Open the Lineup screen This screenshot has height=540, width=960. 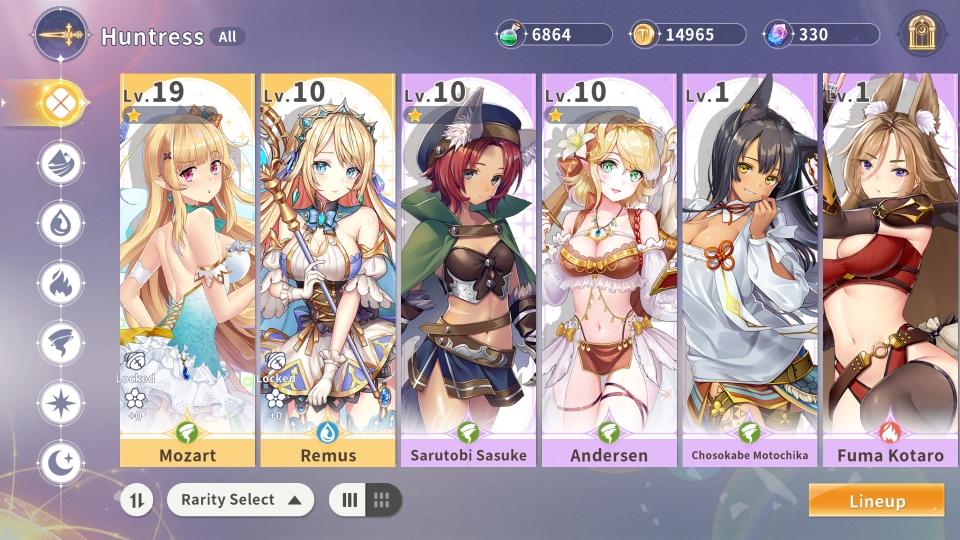pos(876,501)
